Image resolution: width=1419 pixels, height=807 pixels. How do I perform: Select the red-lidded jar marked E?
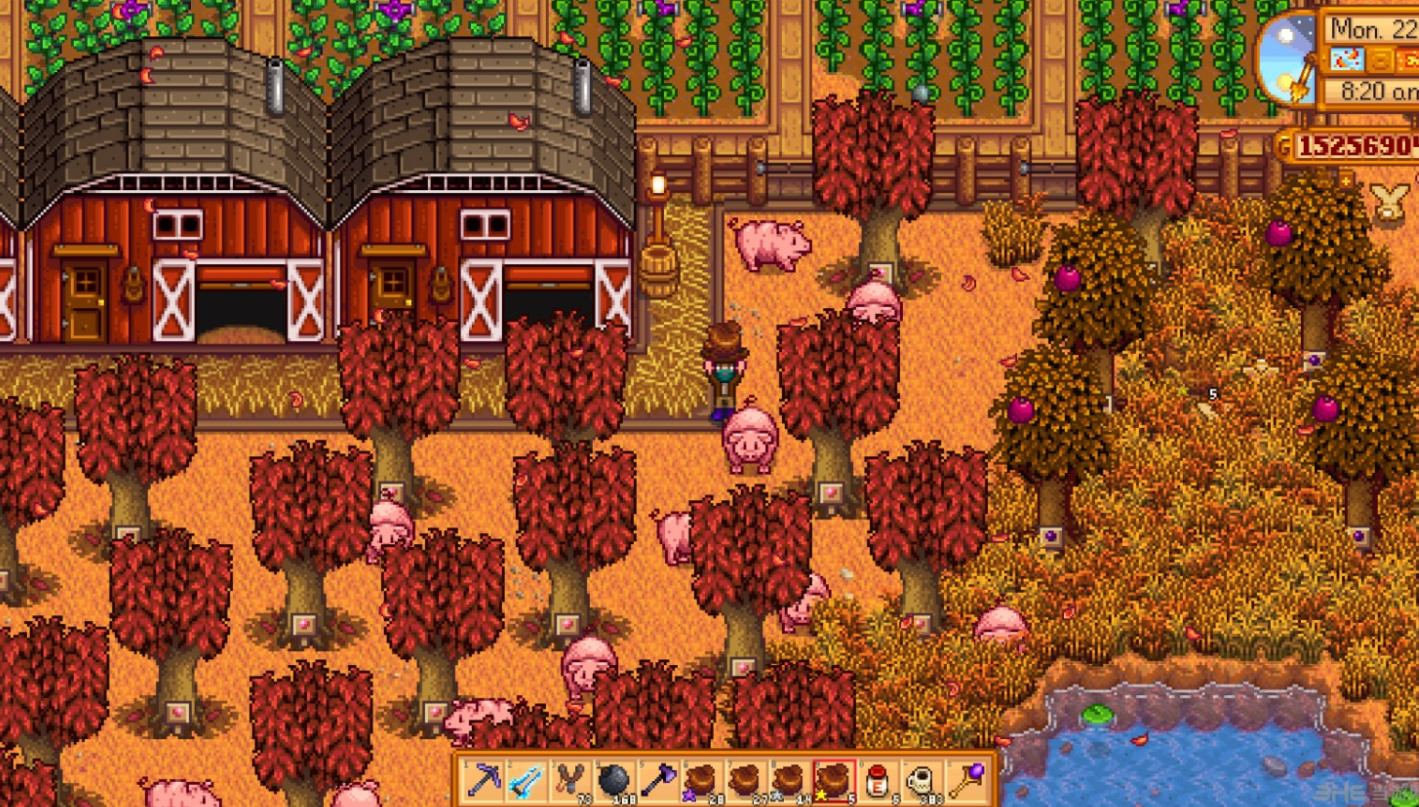coord(877,780)
